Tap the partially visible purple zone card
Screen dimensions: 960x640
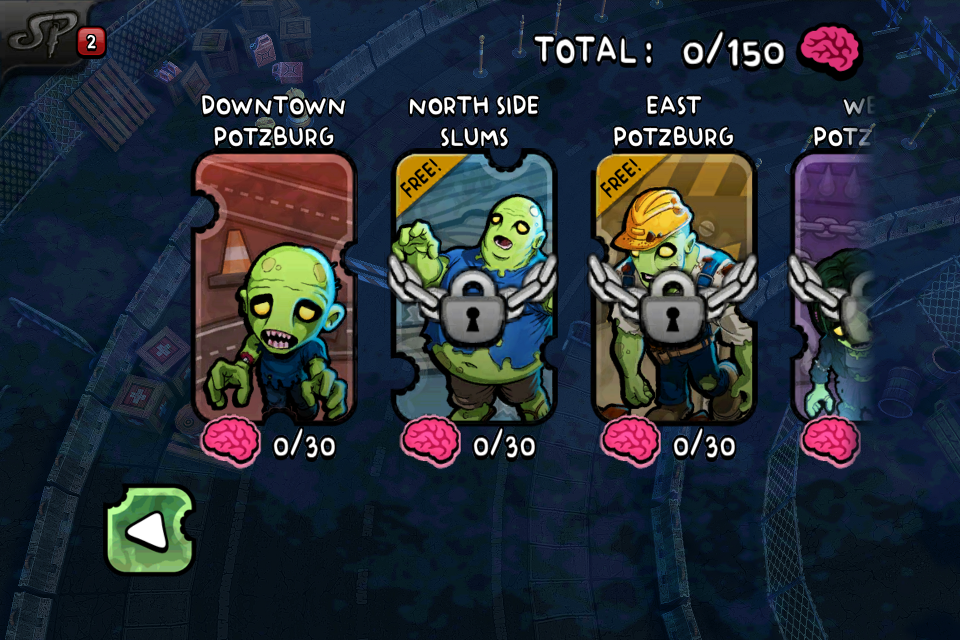pos(834,288)
